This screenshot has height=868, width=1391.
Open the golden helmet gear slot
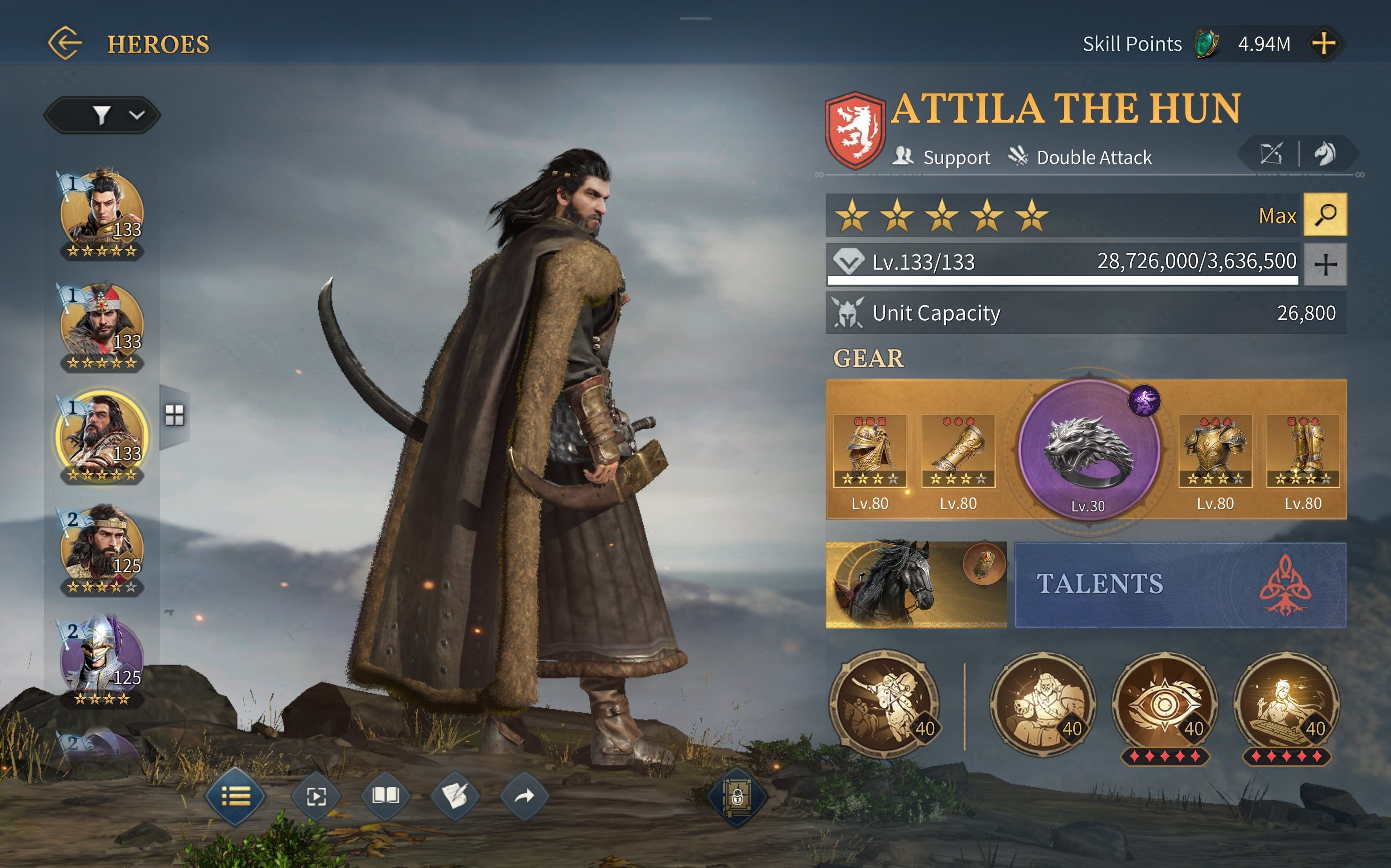point(869,451)
